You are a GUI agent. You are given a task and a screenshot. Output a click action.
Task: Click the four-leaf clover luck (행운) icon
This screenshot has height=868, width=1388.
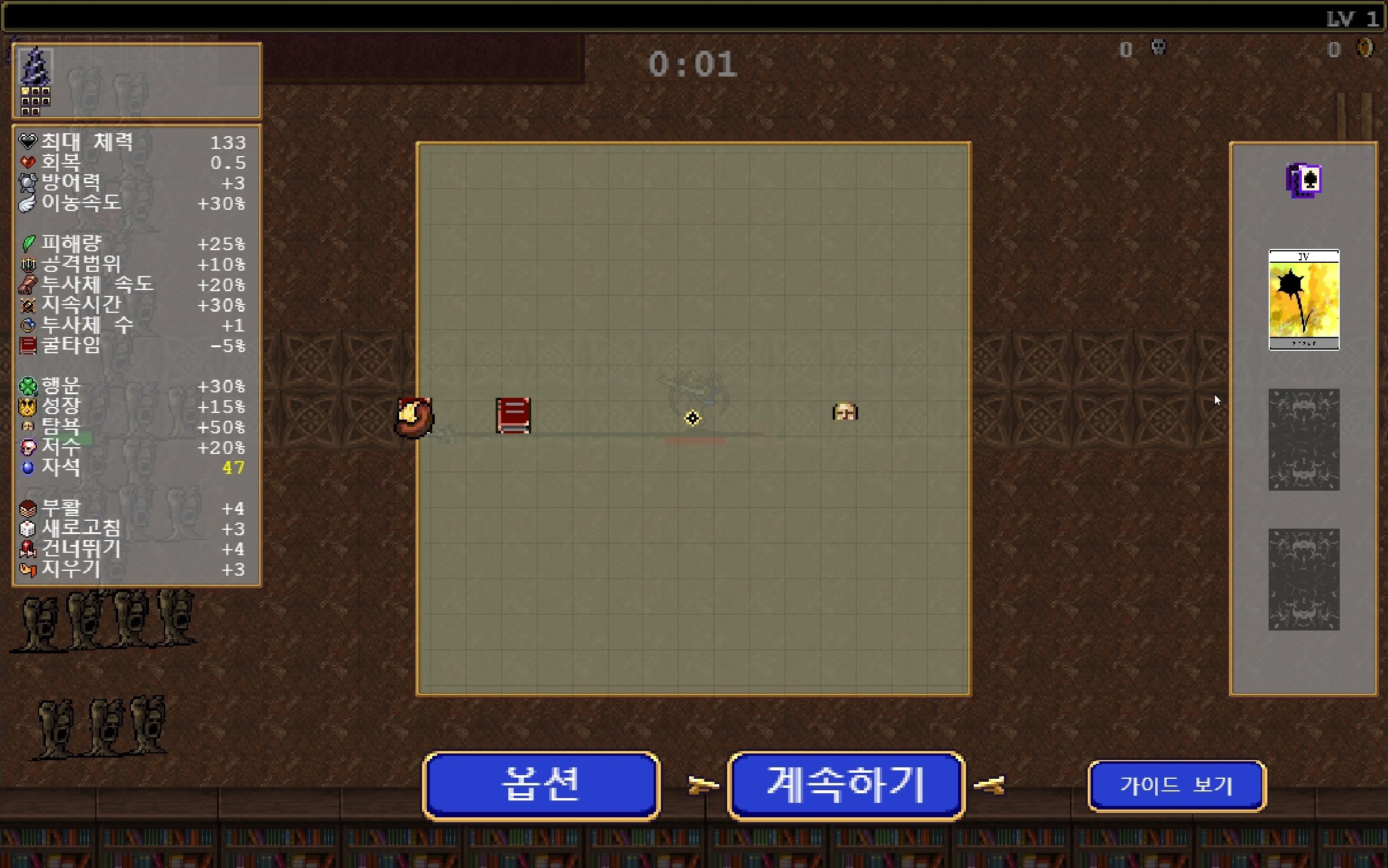click(x=27, y=386)
